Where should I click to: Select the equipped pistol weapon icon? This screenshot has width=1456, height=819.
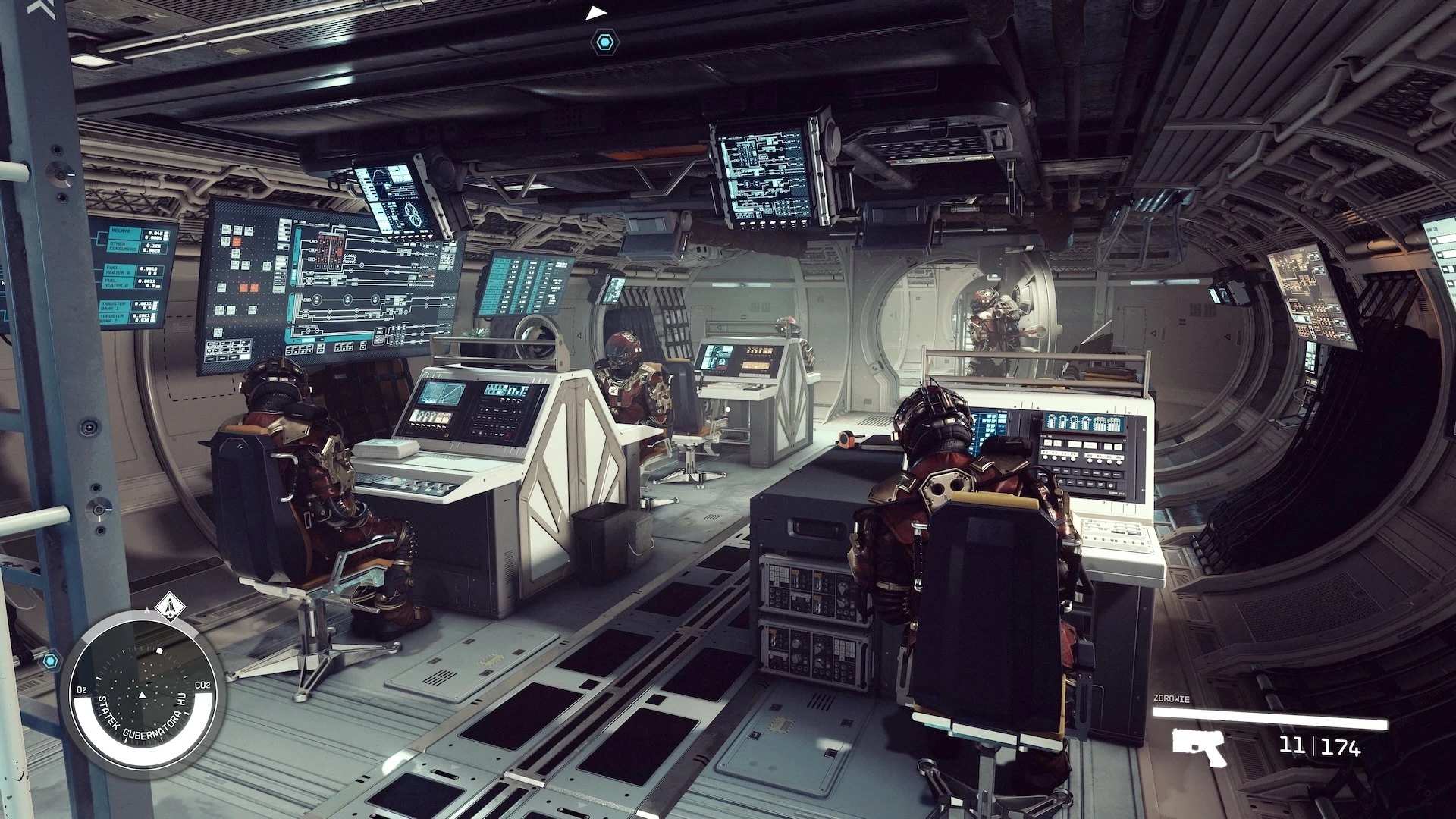click(1198, 747)
